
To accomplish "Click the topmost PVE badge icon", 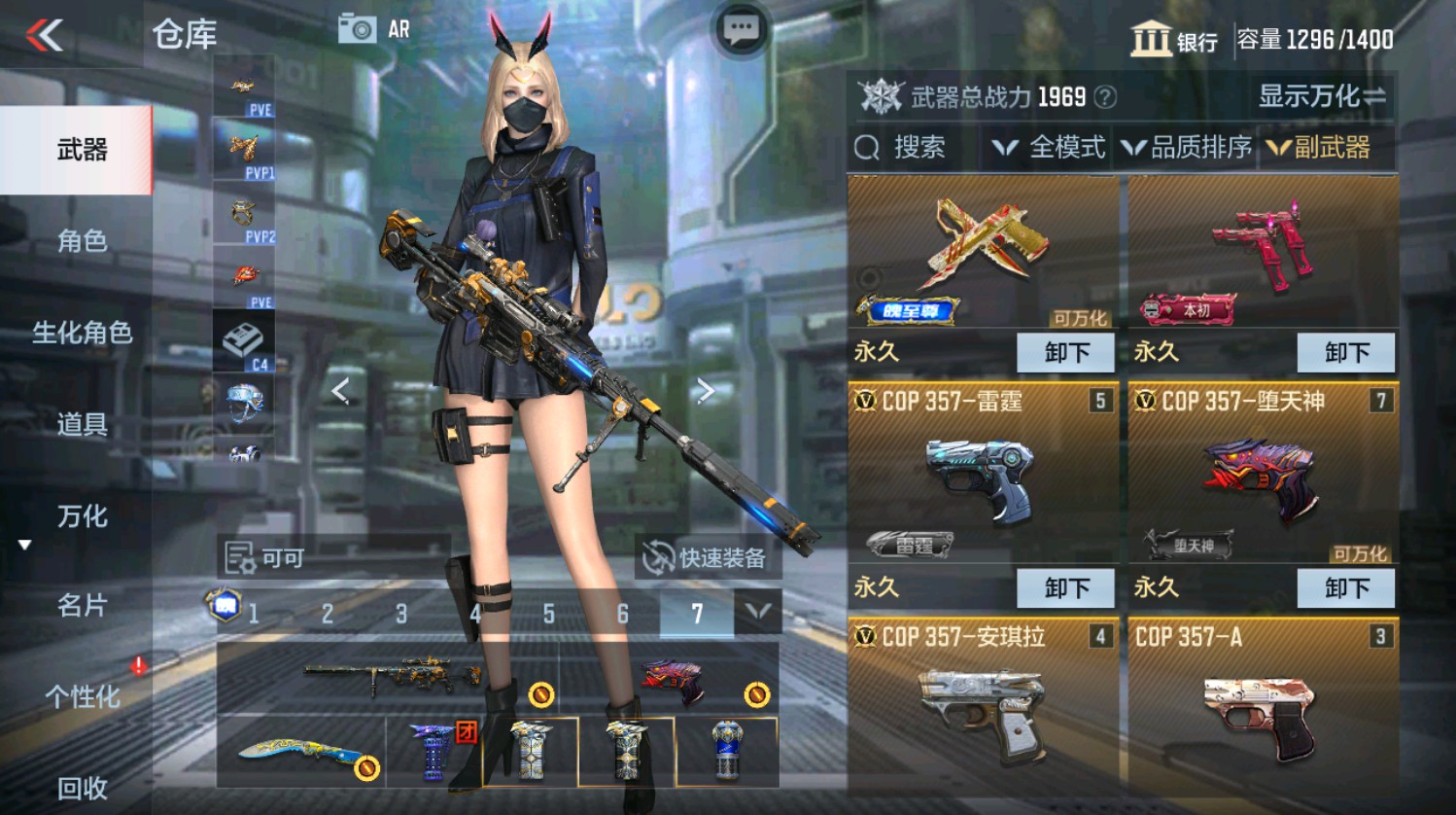I will (x=241, y=88).
